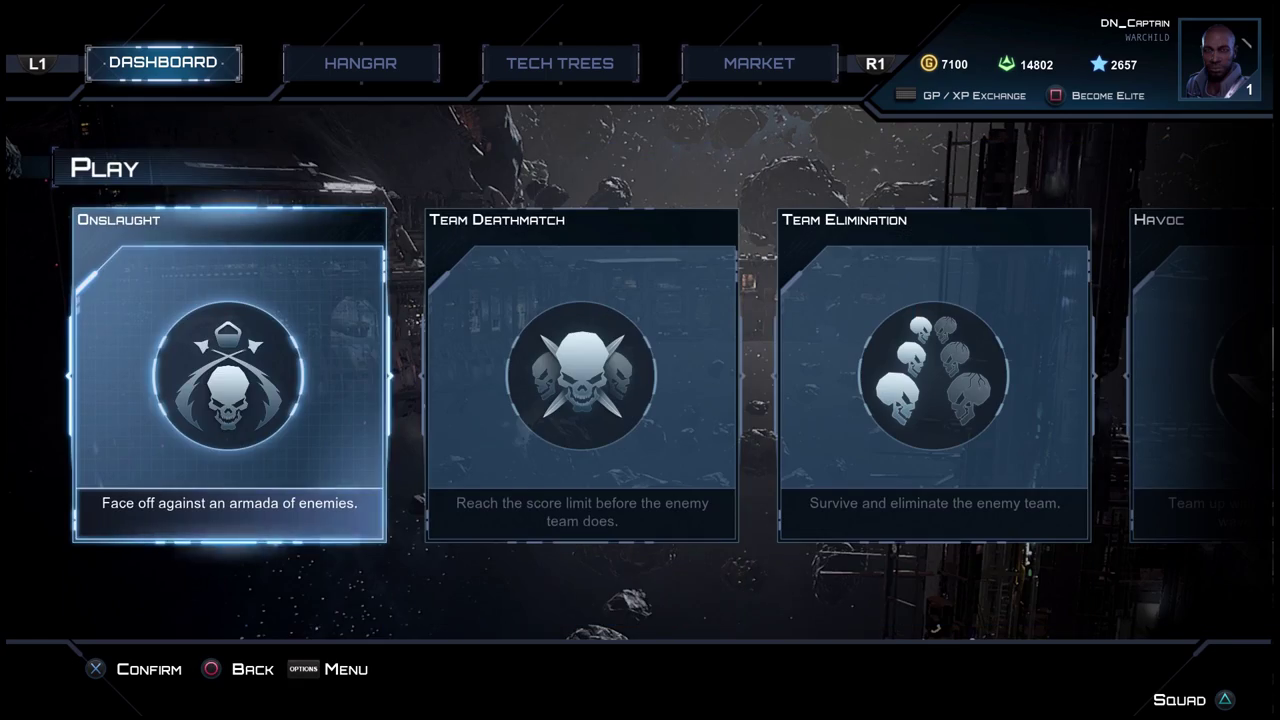Open the Market tab
1280x720 pixels.
coord(759,63)
